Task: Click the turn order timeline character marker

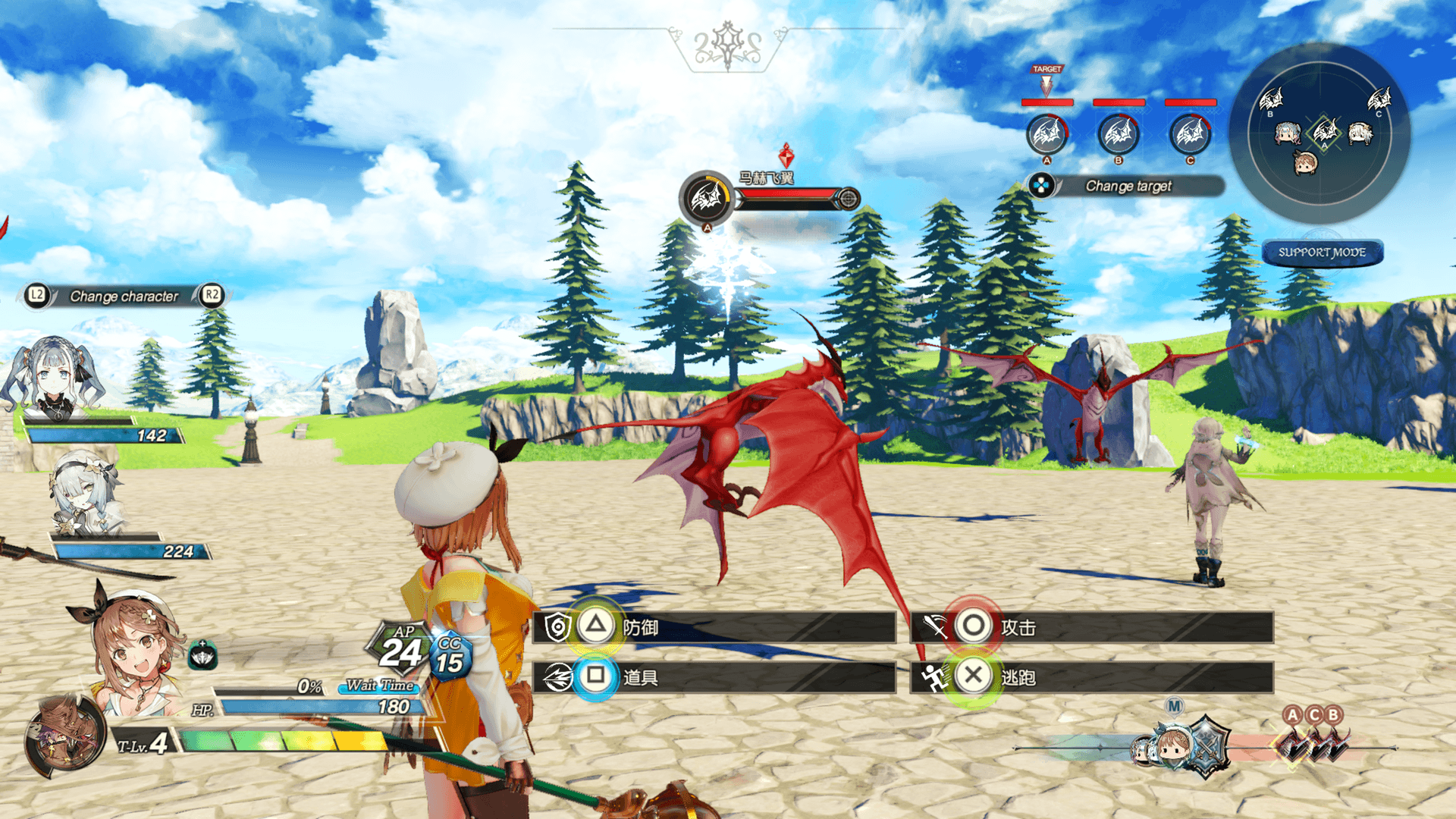Action: [x=1174, y=747]
